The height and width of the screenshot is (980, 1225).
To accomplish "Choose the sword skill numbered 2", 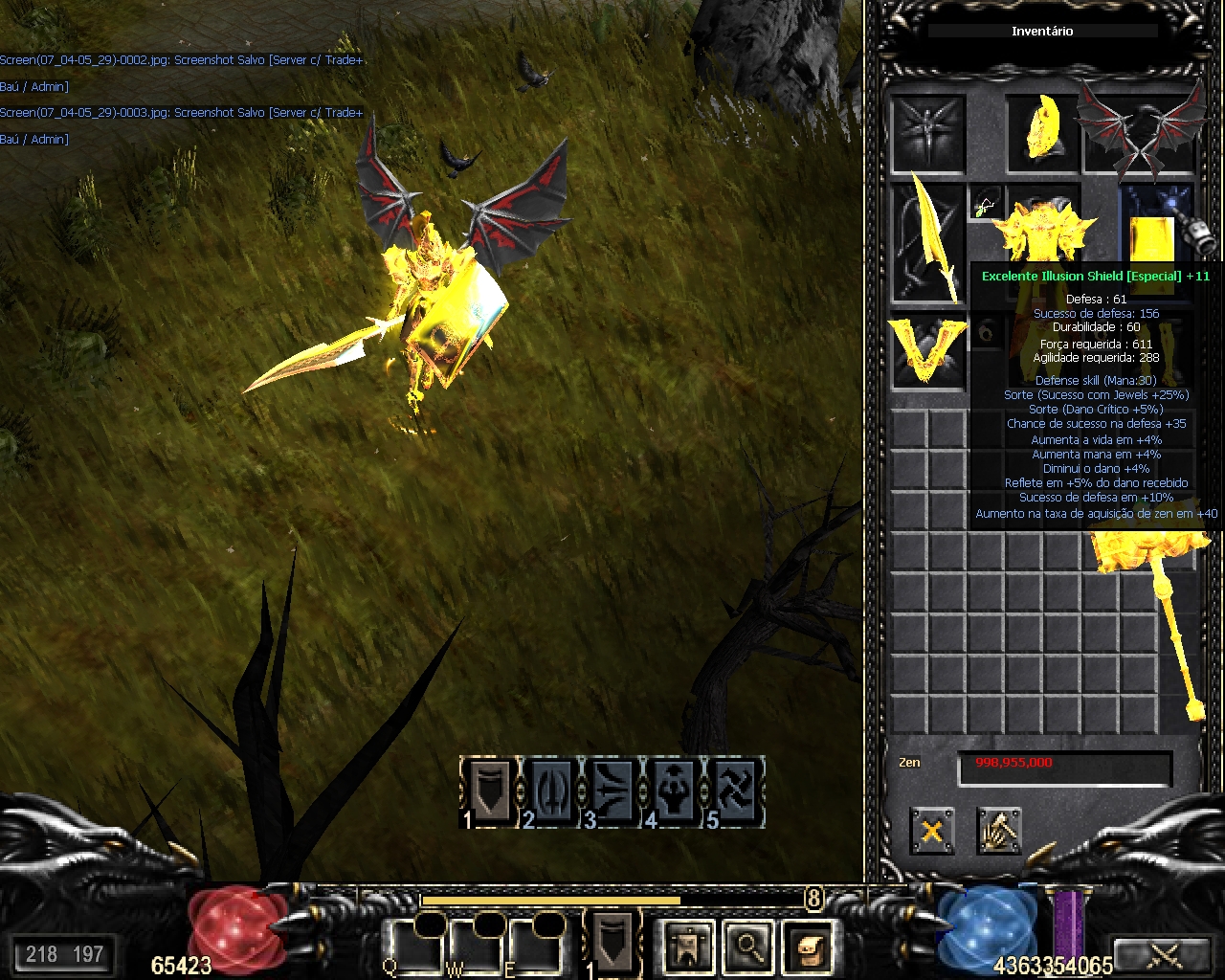I will tap(551, 791).
